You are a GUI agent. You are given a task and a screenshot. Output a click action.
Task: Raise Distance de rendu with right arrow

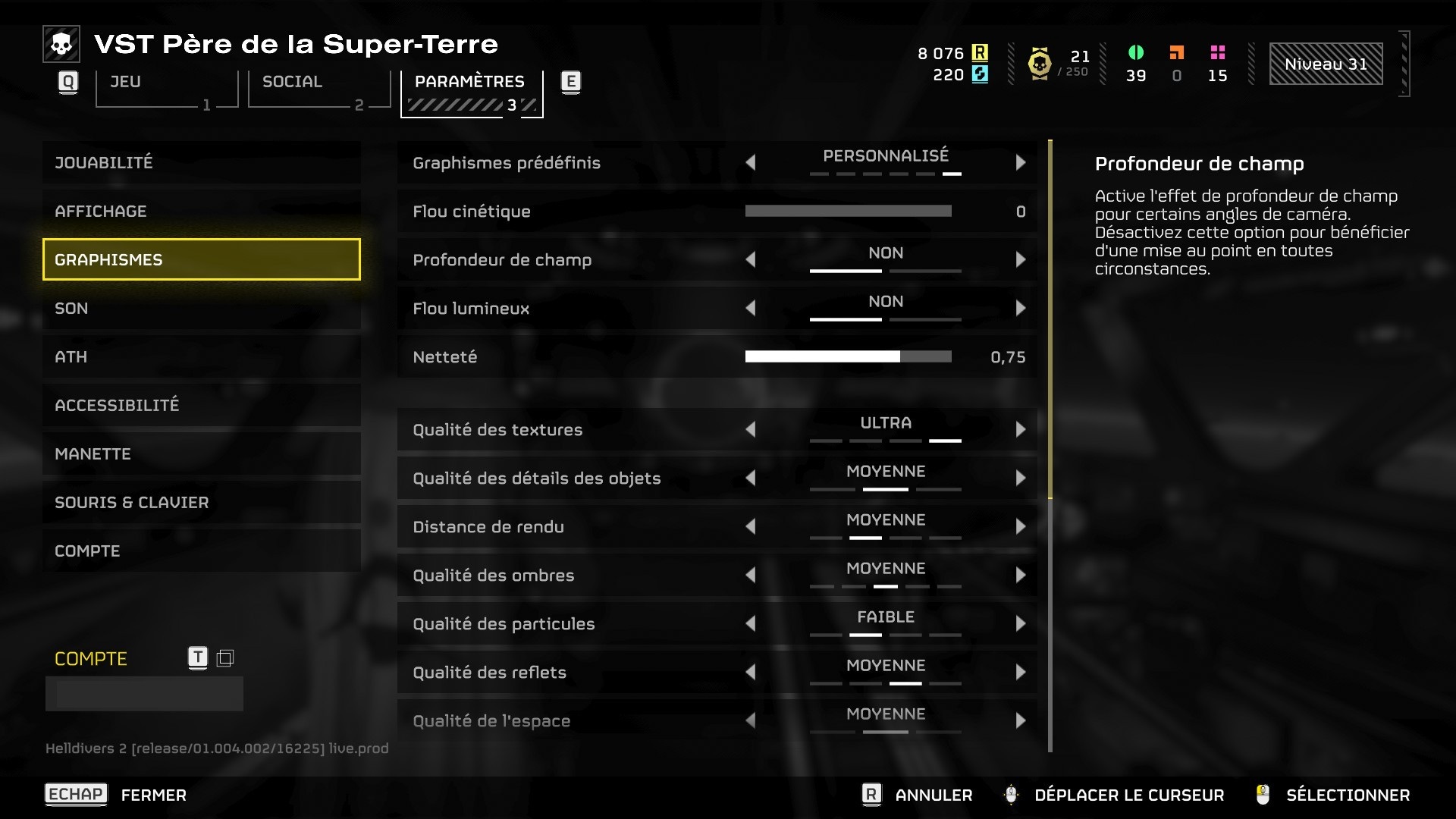tap(1020, 526)
